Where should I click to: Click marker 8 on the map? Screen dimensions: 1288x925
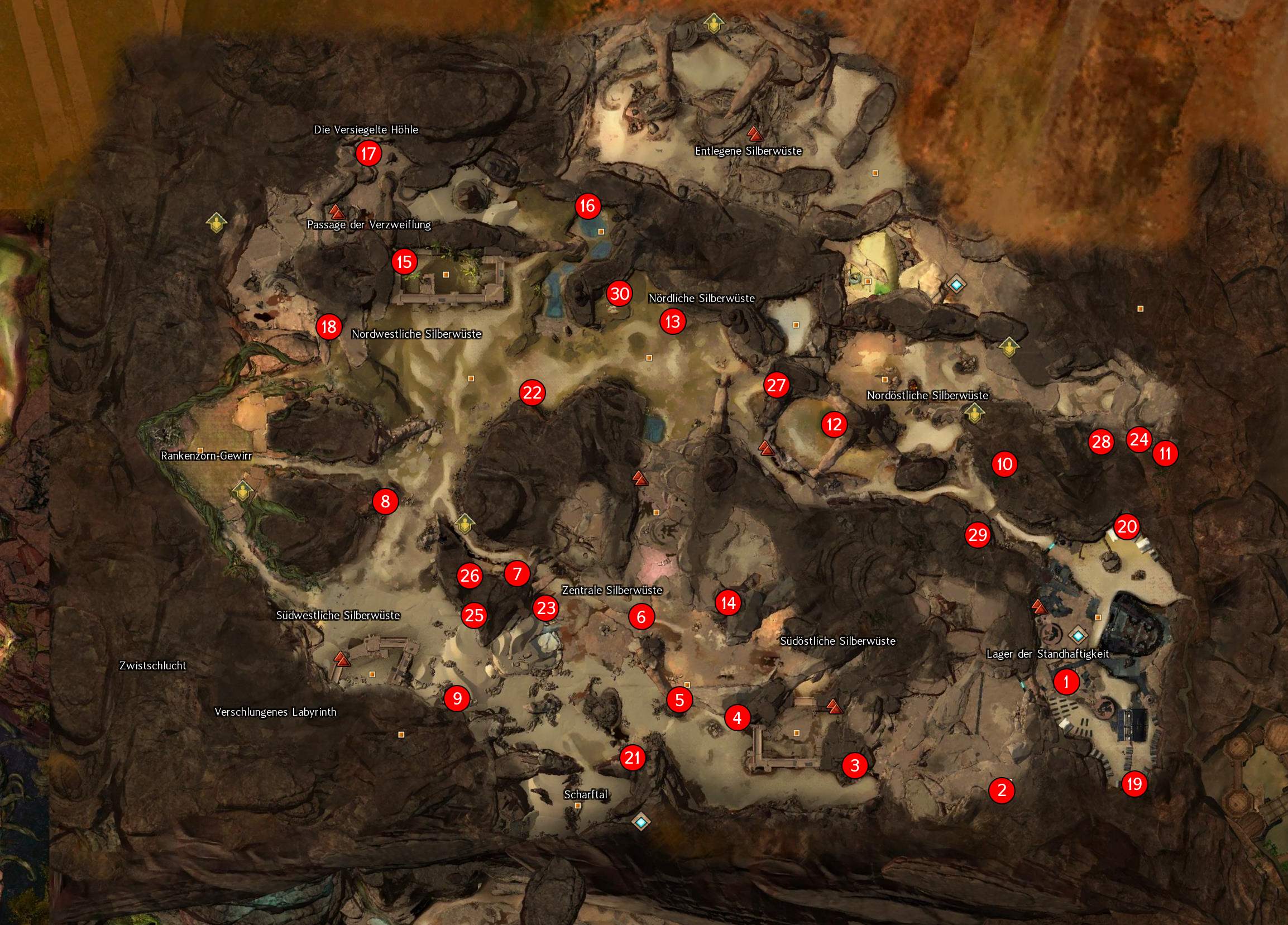[x=386, y=501]
